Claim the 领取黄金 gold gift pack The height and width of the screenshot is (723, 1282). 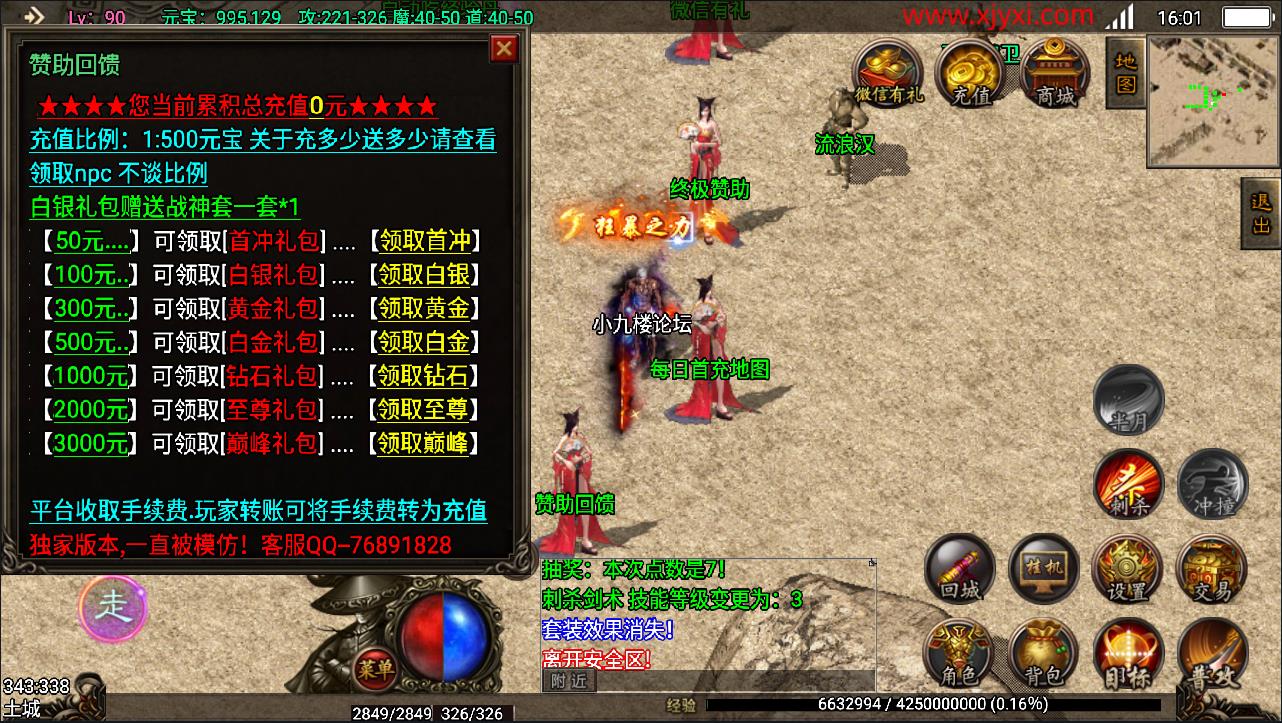[x=425, y=308]
